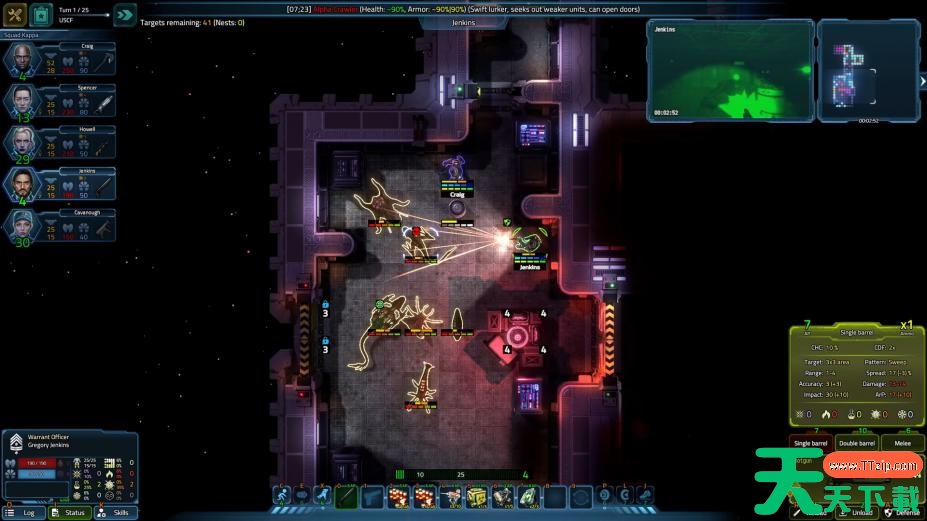Select squad member Craig's portrait

[x=23, y=60]
